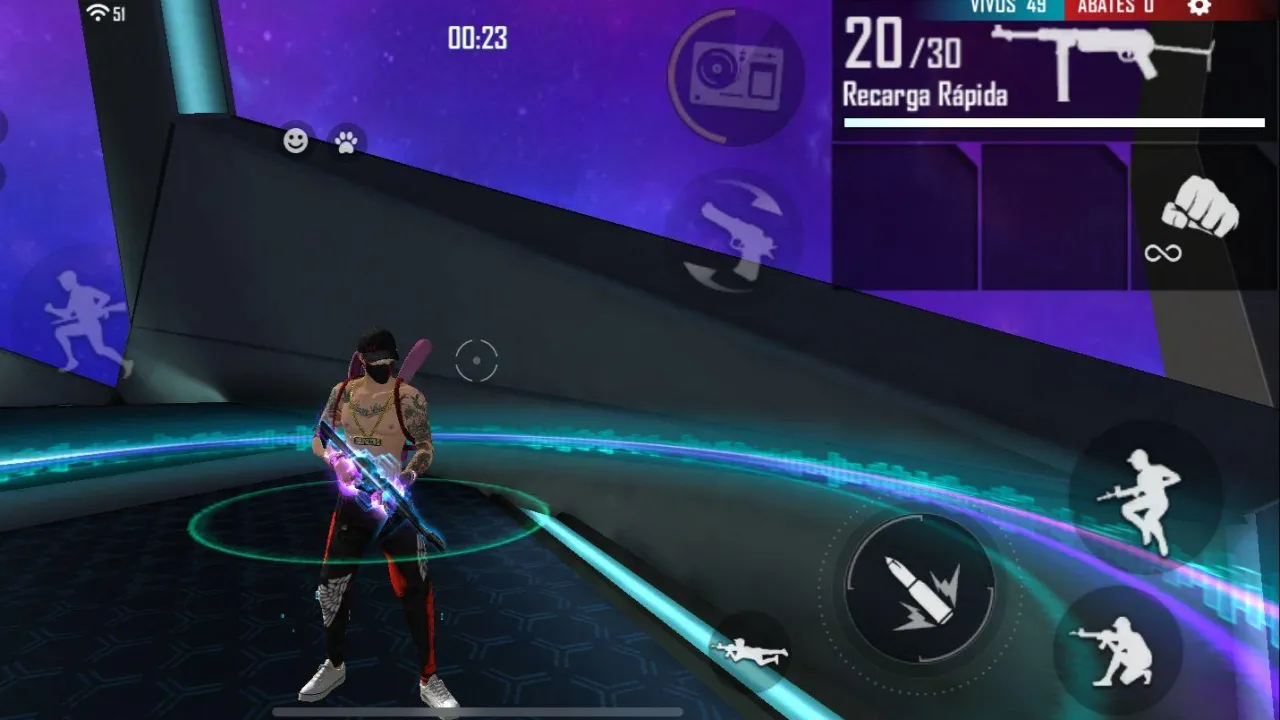Activate the radio turntable skill
1280x720 pixels.
[735, 77]
